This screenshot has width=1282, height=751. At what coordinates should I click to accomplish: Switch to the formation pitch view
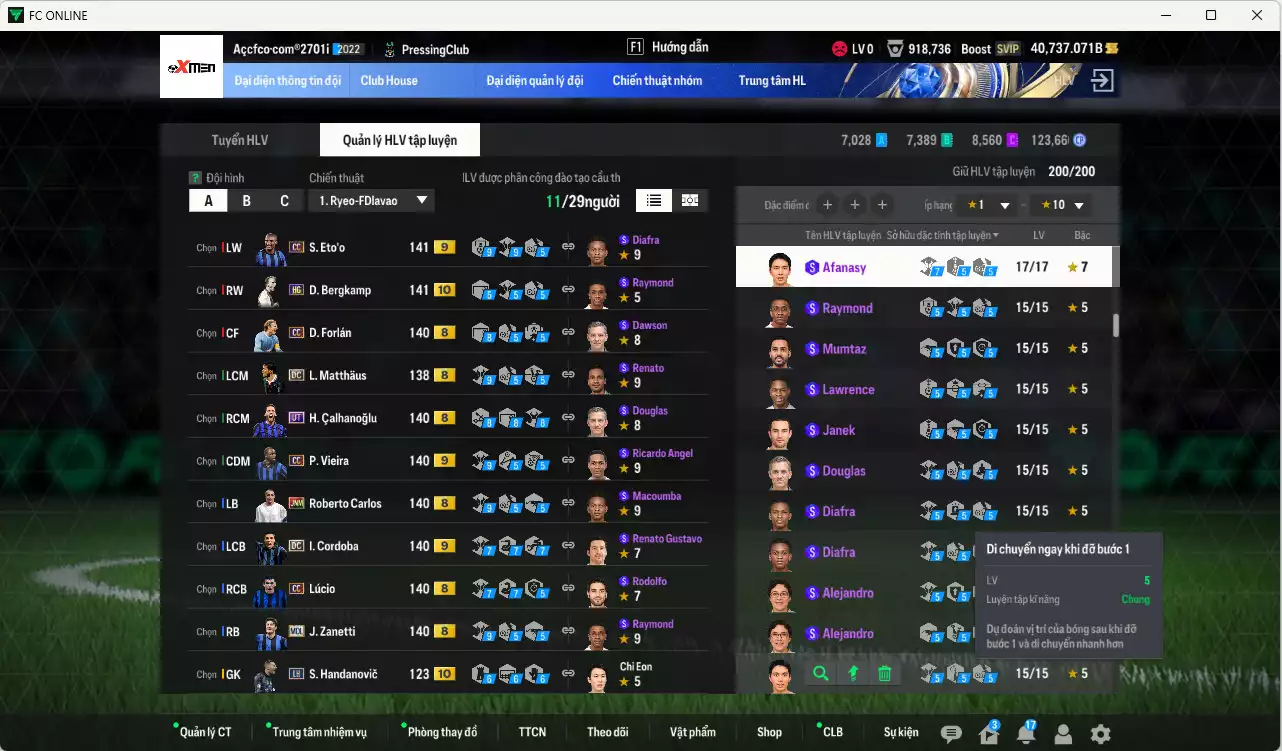point(690,200)
